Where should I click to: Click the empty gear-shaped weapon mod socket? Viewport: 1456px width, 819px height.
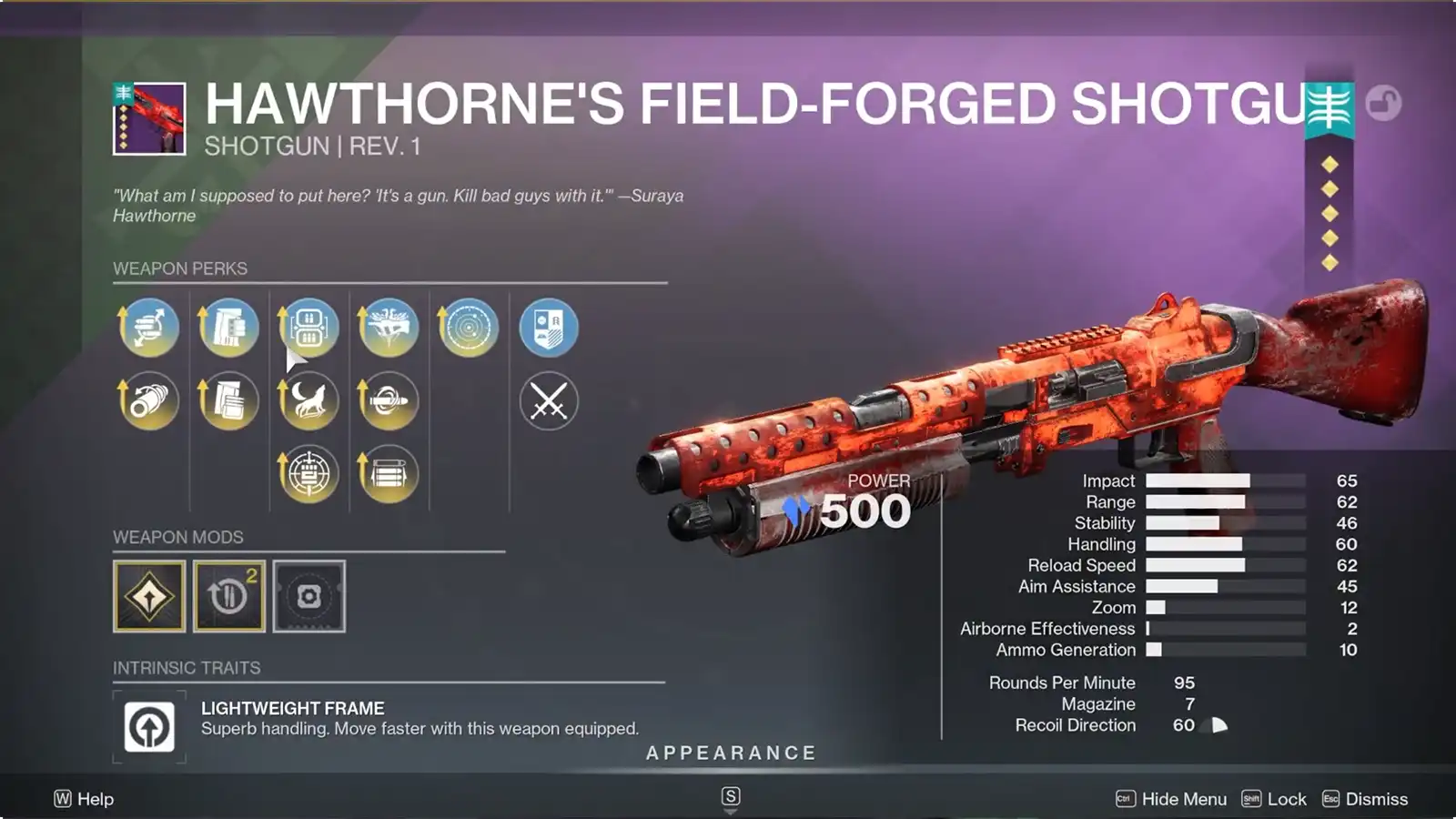click(308, 596)
